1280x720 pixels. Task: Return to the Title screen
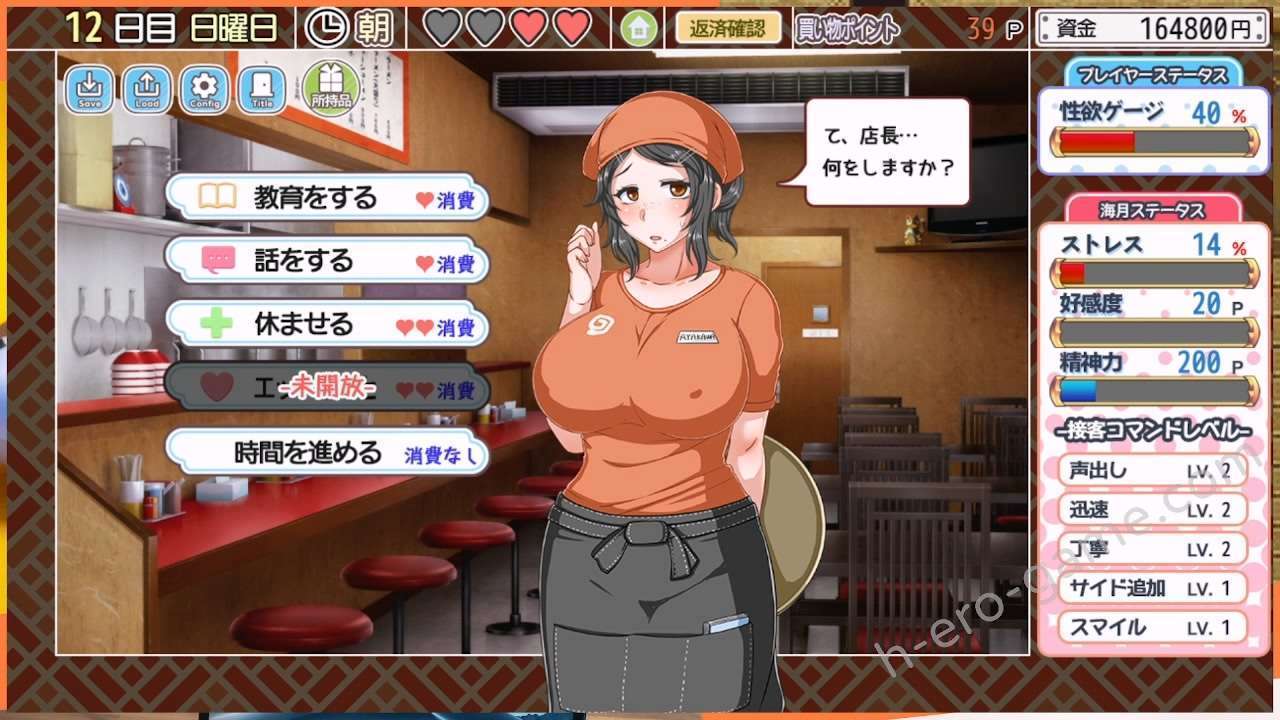(262, 90)
